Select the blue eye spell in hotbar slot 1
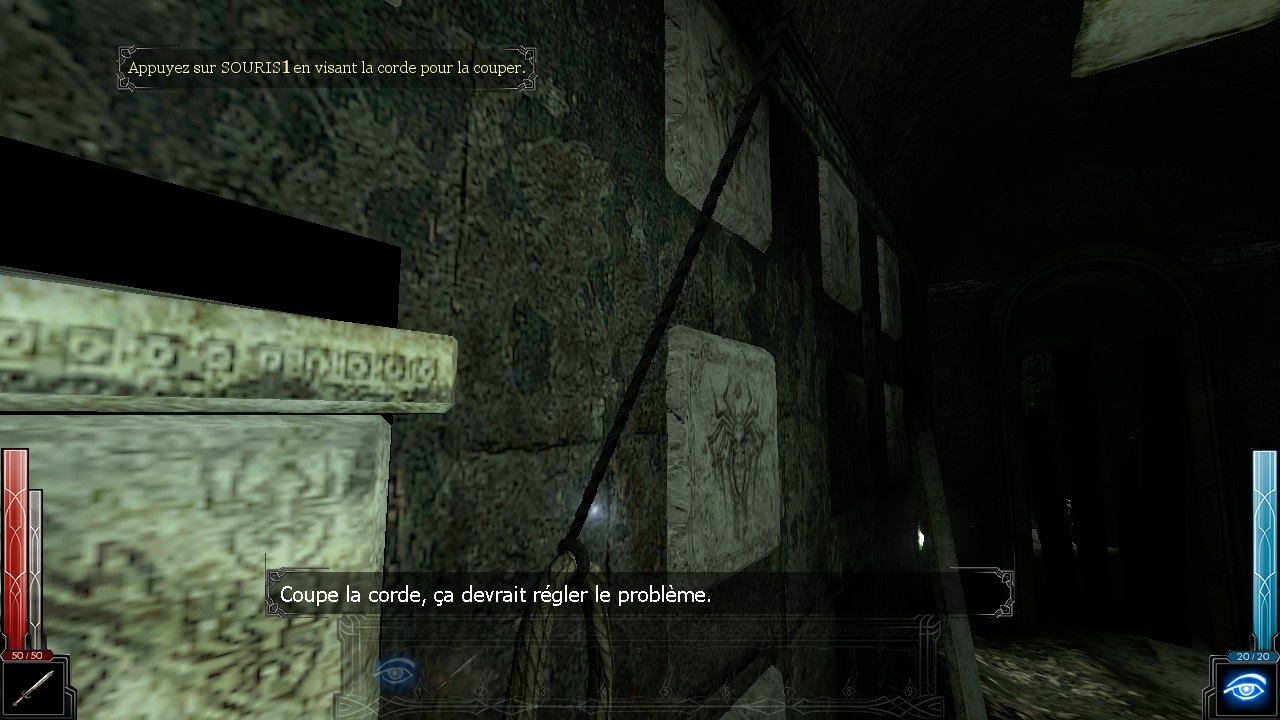Image resolution: width=1280 pixels, height=720 pixels. coord(393,671)
